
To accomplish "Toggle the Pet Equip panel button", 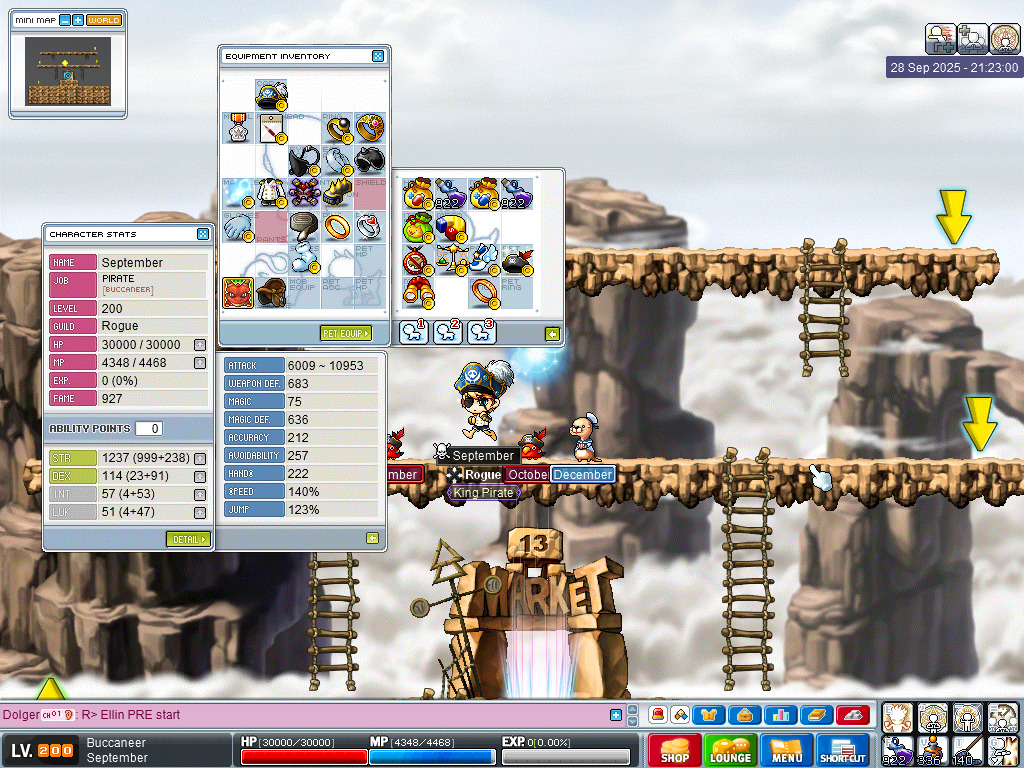I will tap(345, 333).
